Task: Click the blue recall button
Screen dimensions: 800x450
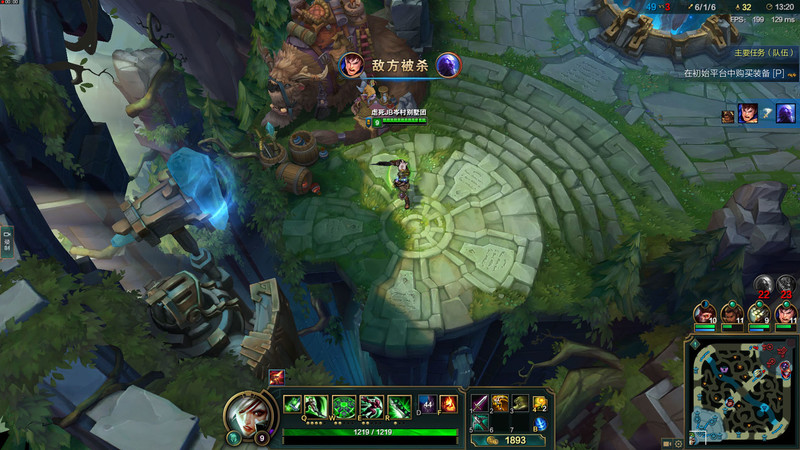Action: [540, 424]
